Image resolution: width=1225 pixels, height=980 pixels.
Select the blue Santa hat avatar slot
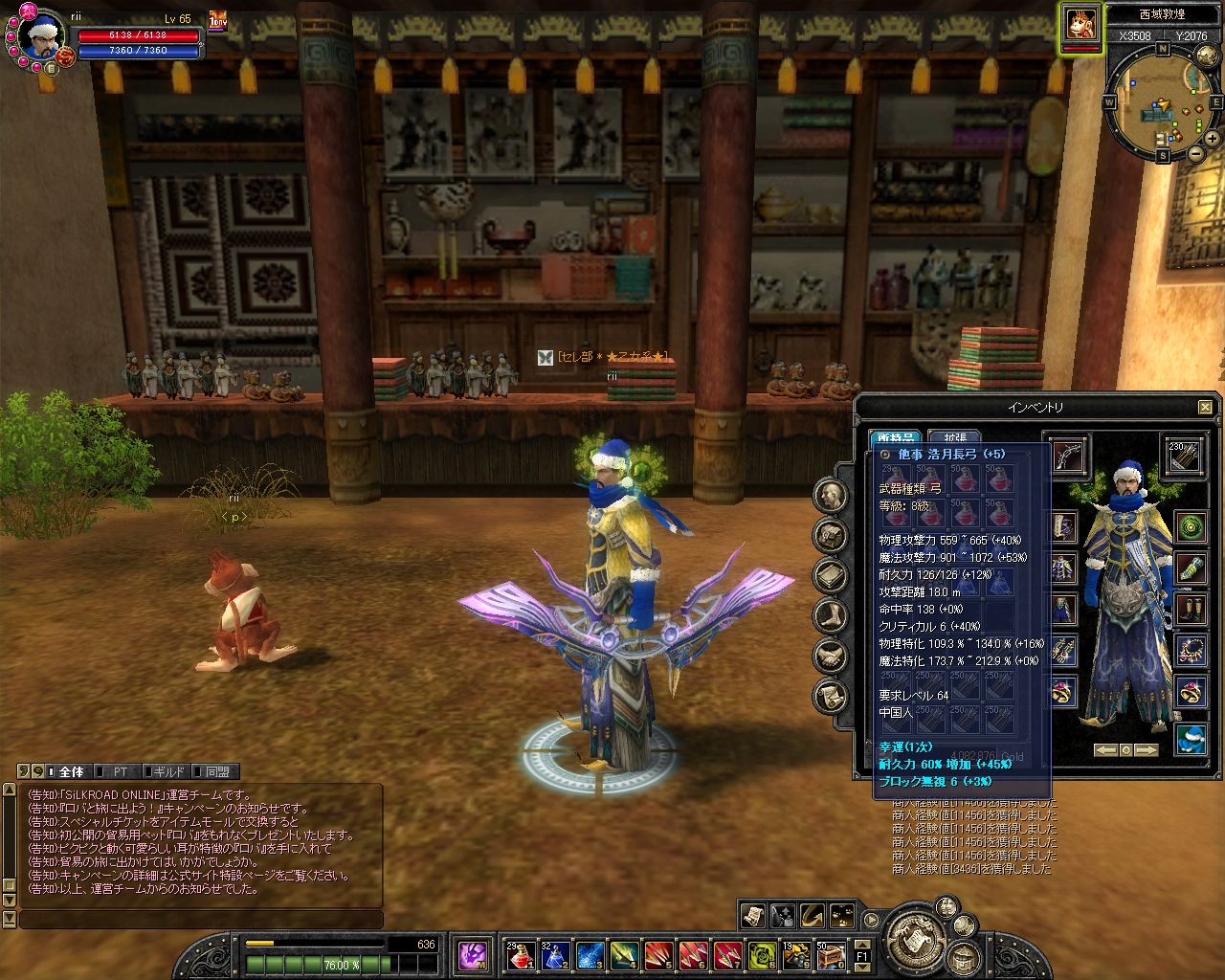pyautogui.click(x=1192, y=740)
